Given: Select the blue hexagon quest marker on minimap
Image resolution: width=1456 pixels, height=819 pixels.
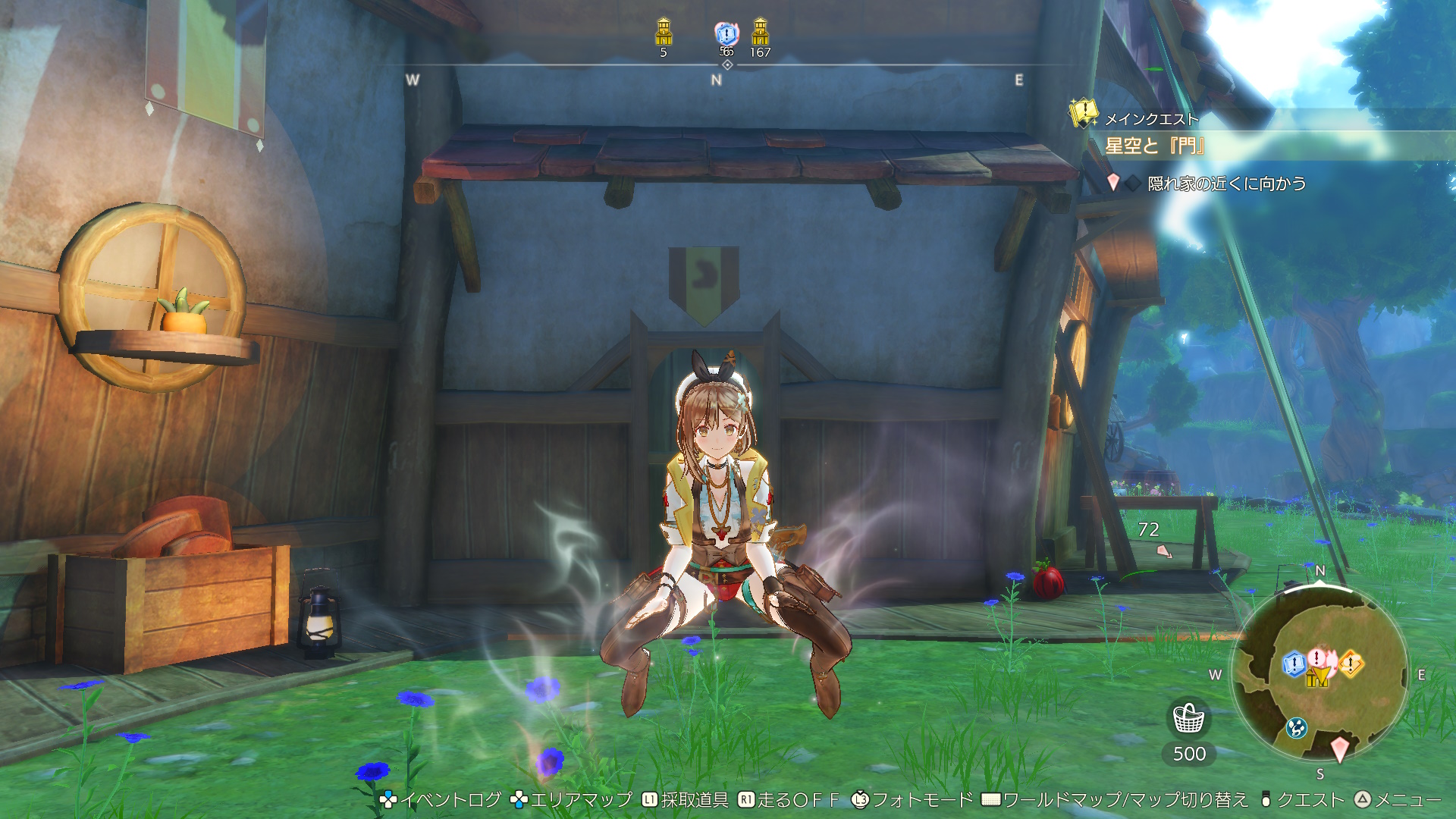Looking at the screenshot, I should (1293, 664).
